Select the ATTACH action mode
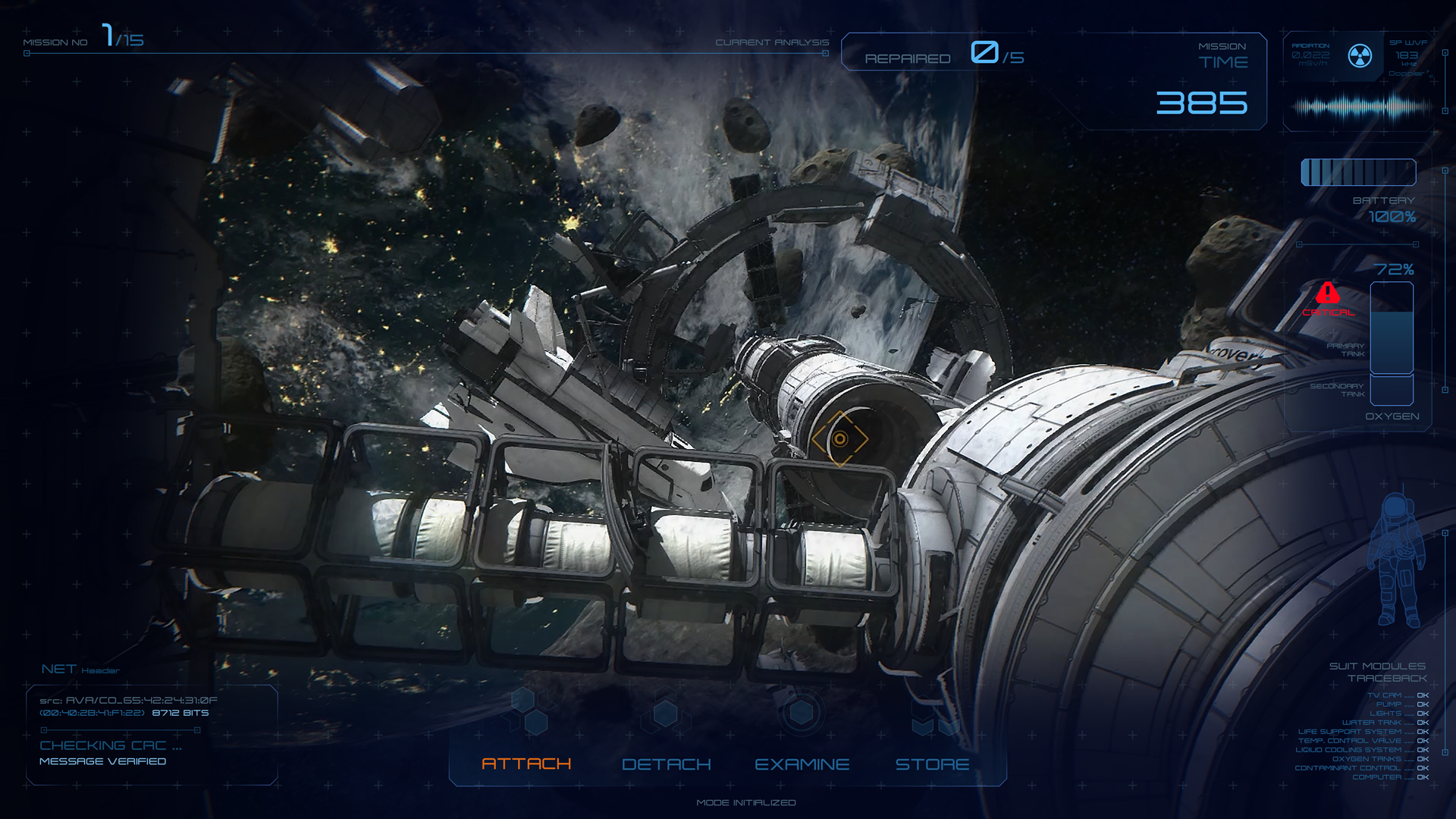Image resolution: width=1456 pixels, height=819 pixels. [526, 764]
